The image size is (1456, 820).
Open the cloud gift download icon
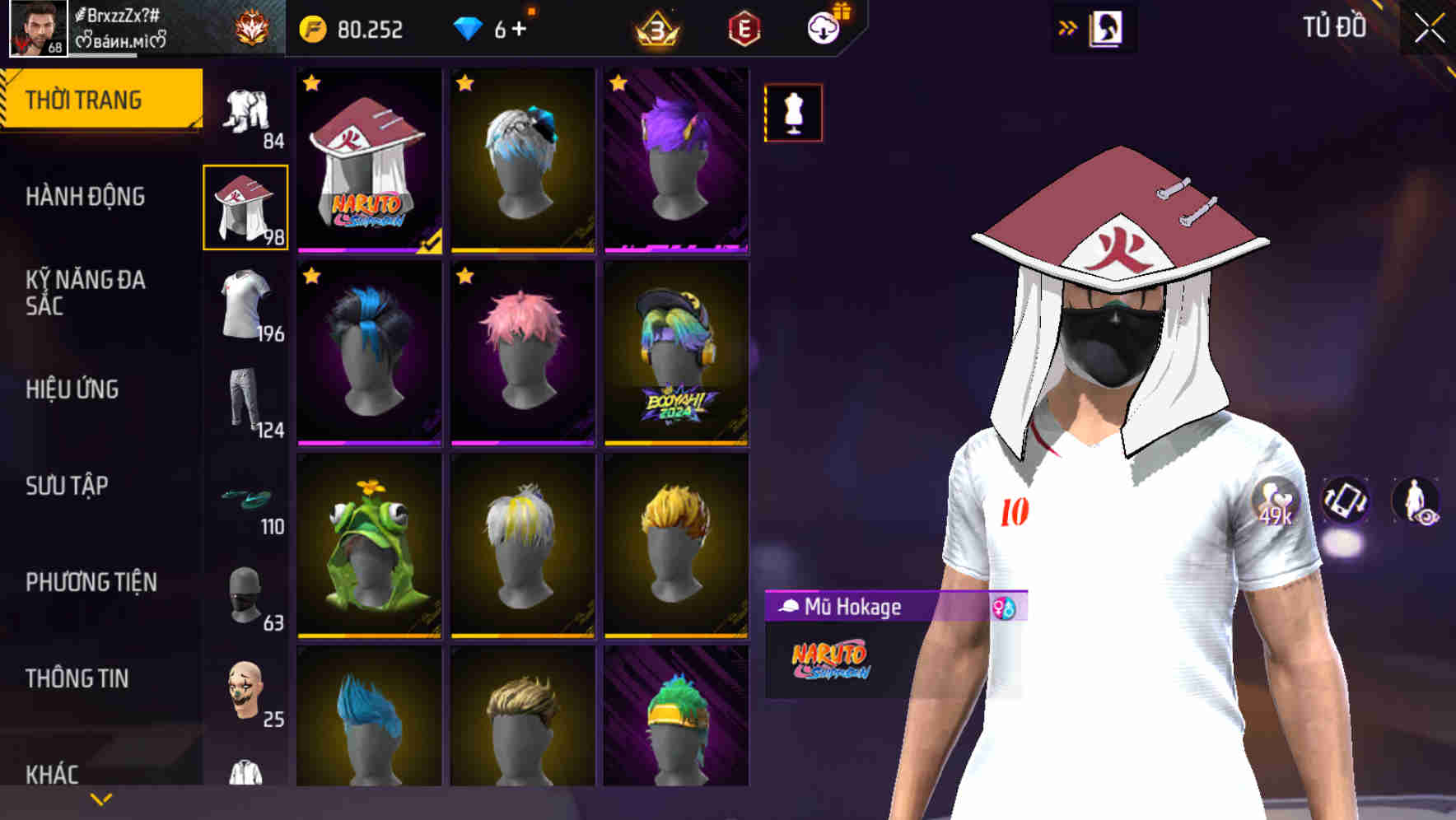tap(826, 27)
